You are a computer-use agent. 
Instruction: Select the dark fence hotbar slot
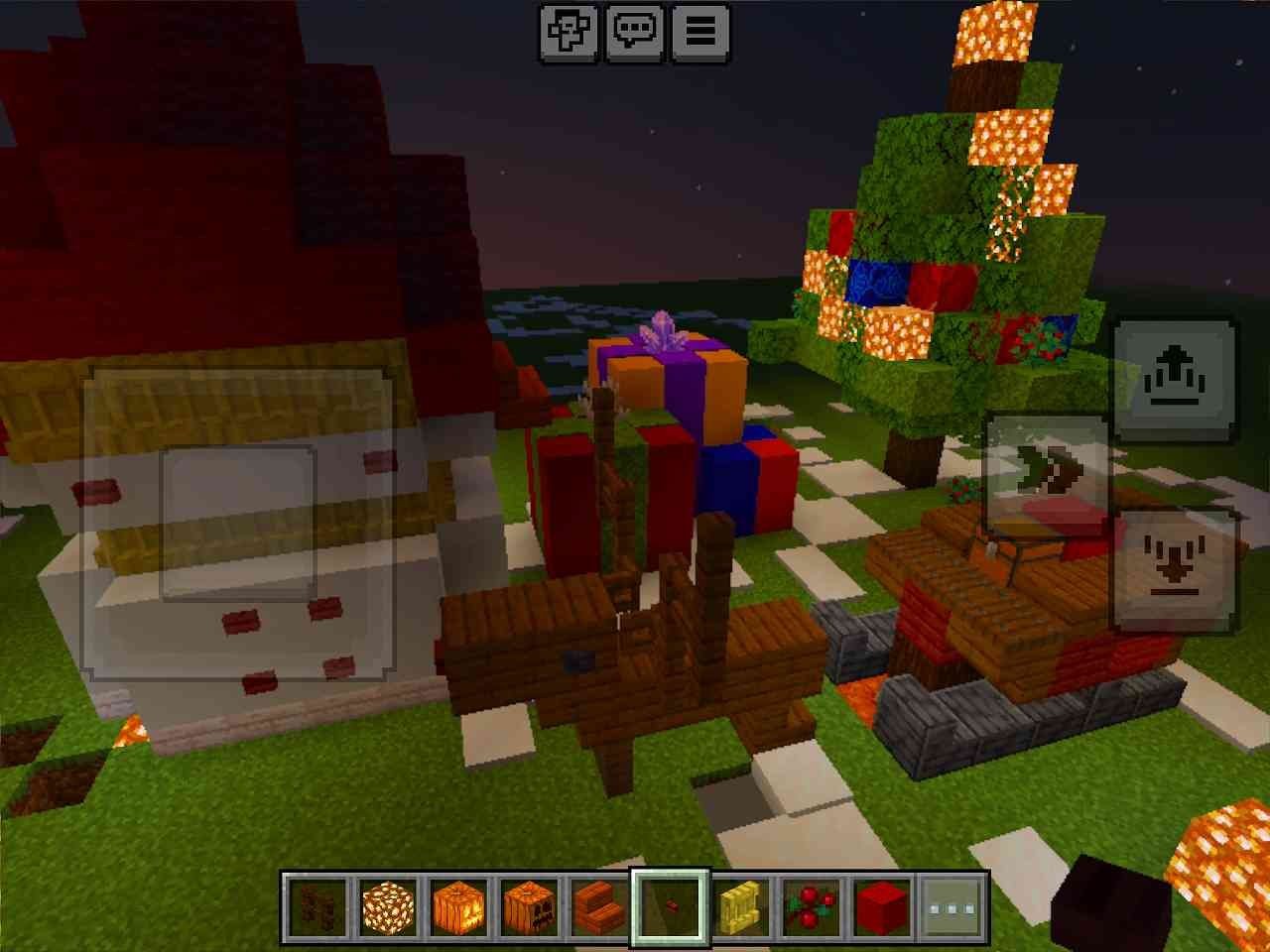[x=317, y=906]
